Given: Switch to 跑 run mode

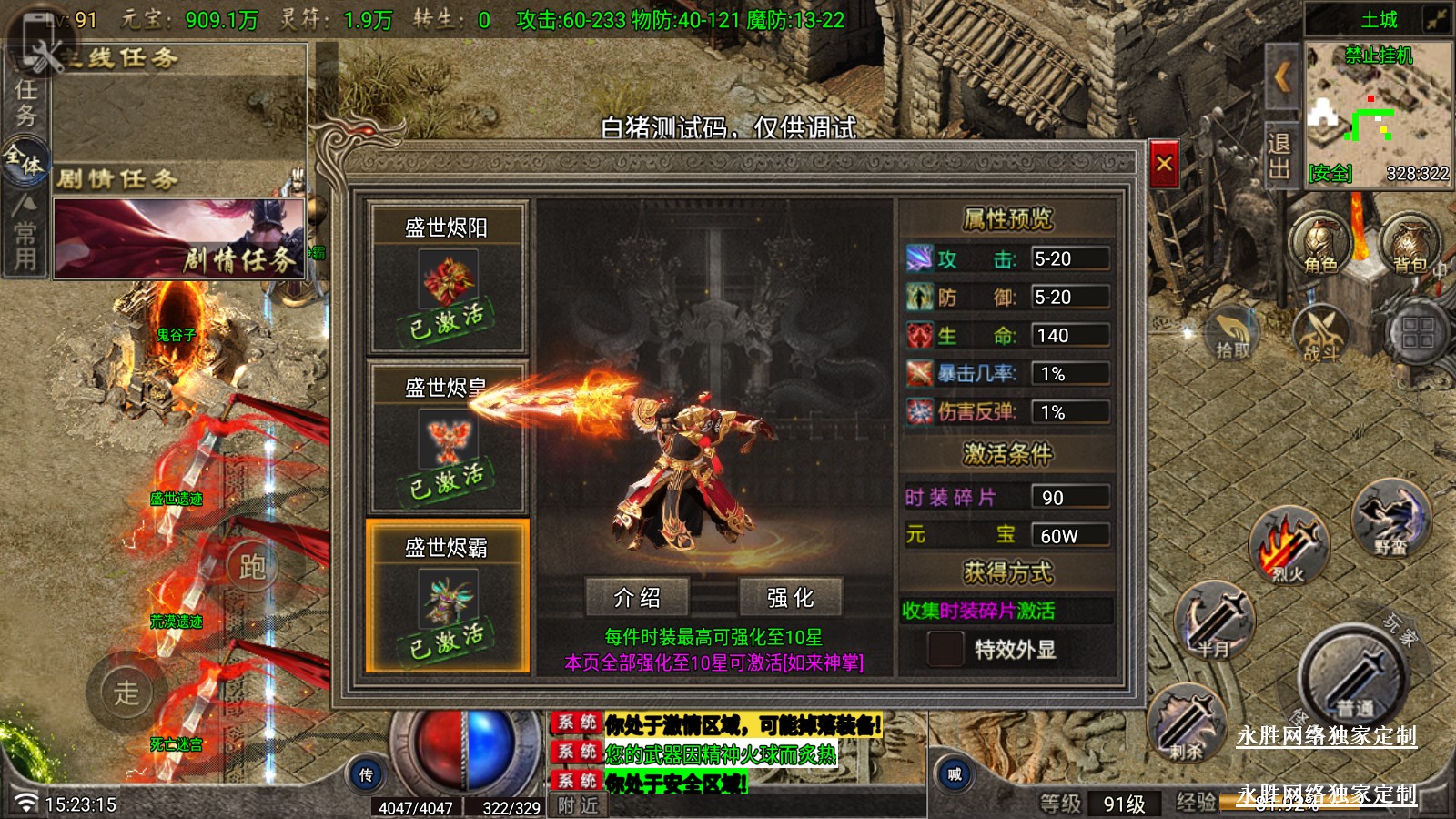Looking at the screenshot, I should tap(252, 567).
